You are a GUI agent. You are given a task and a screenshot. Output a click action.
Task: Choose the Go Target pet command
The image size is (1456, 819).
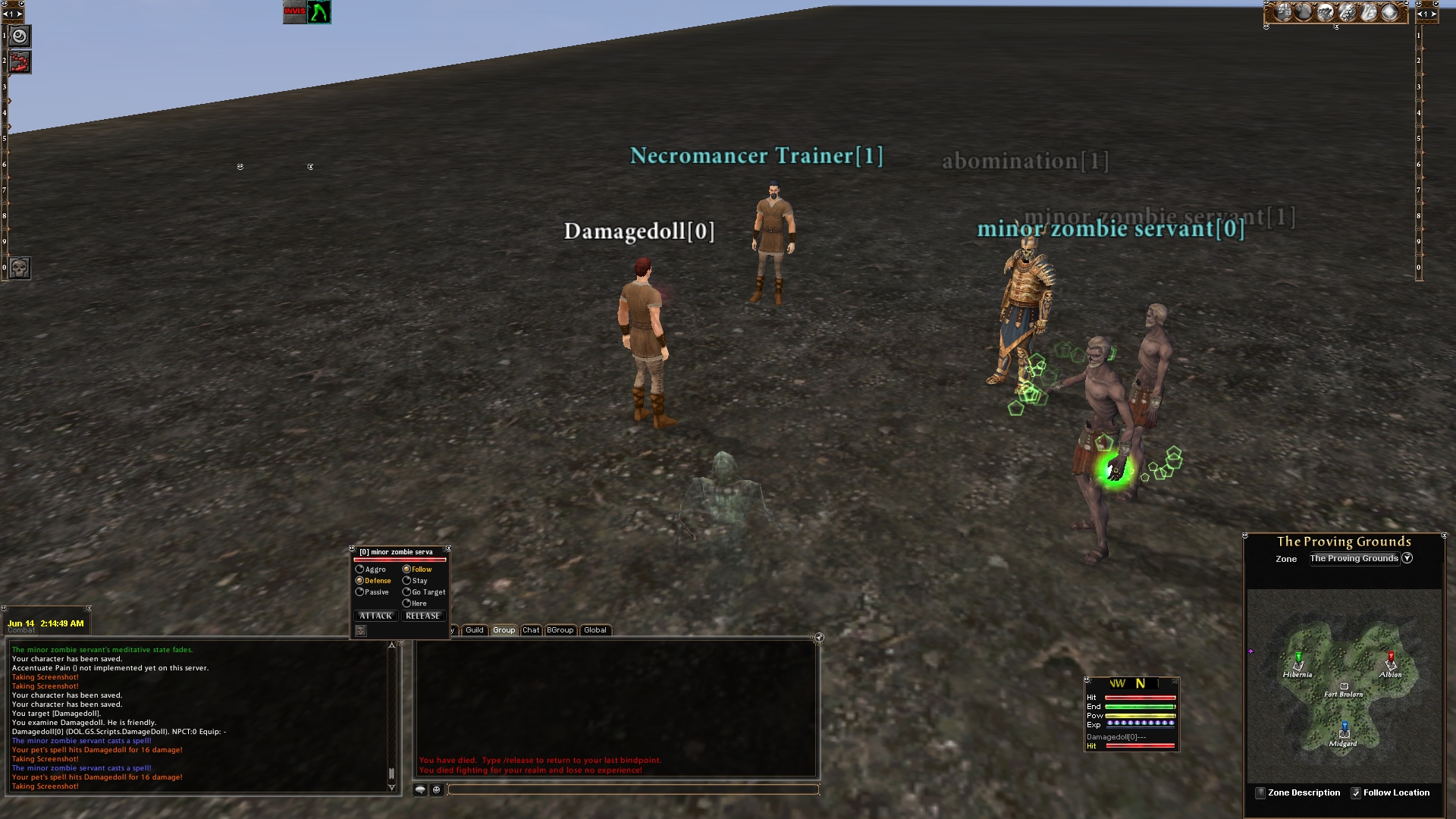[x=407, y=592]
